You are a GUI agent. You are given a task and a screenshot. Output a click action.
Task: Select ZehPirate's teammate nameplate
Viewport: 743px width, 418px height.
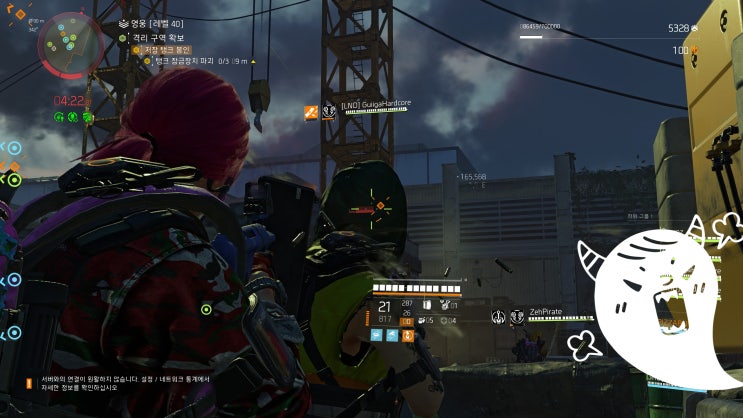544,312
